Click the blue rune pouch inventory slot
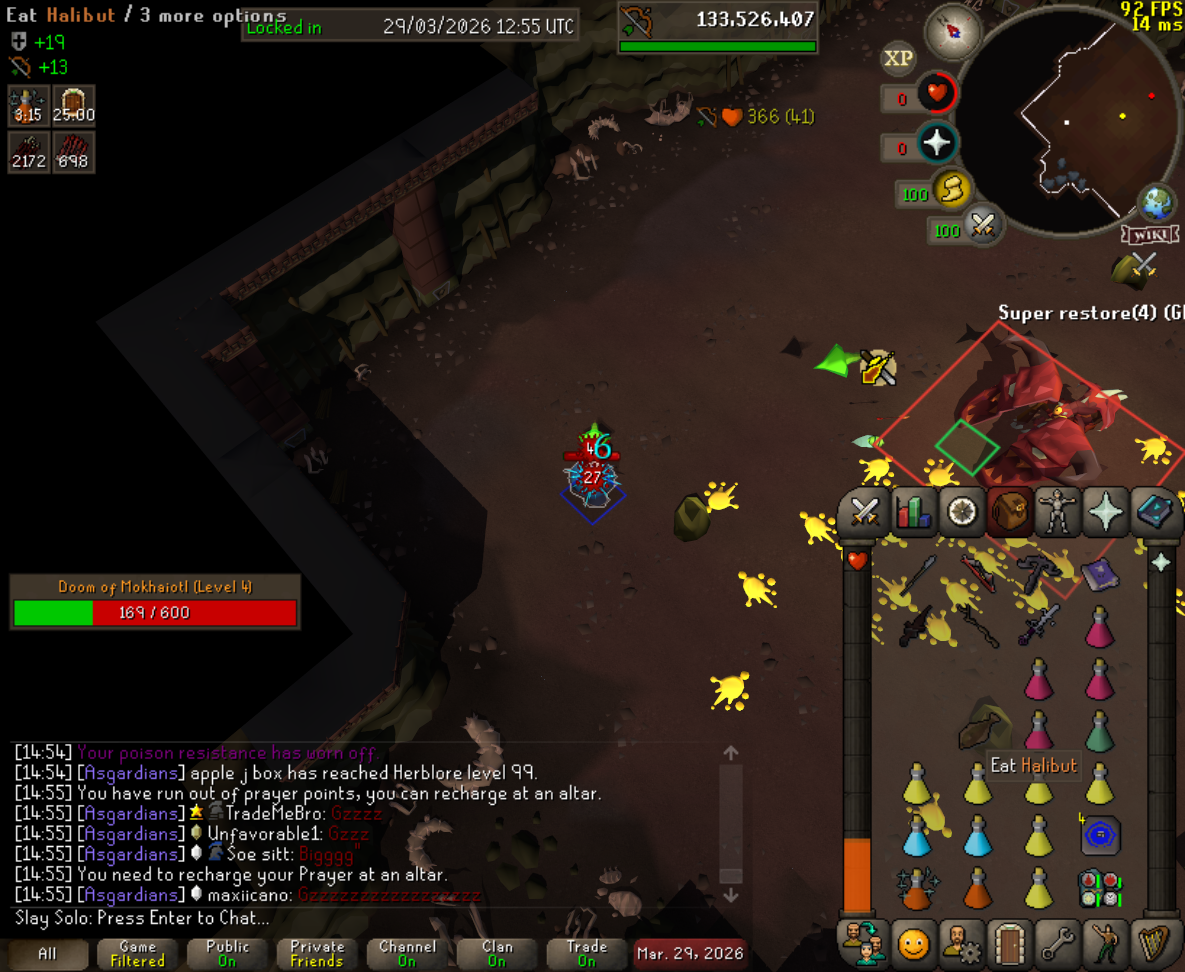The height and width of the screenshot is (972, 1185). point(1100,836)
